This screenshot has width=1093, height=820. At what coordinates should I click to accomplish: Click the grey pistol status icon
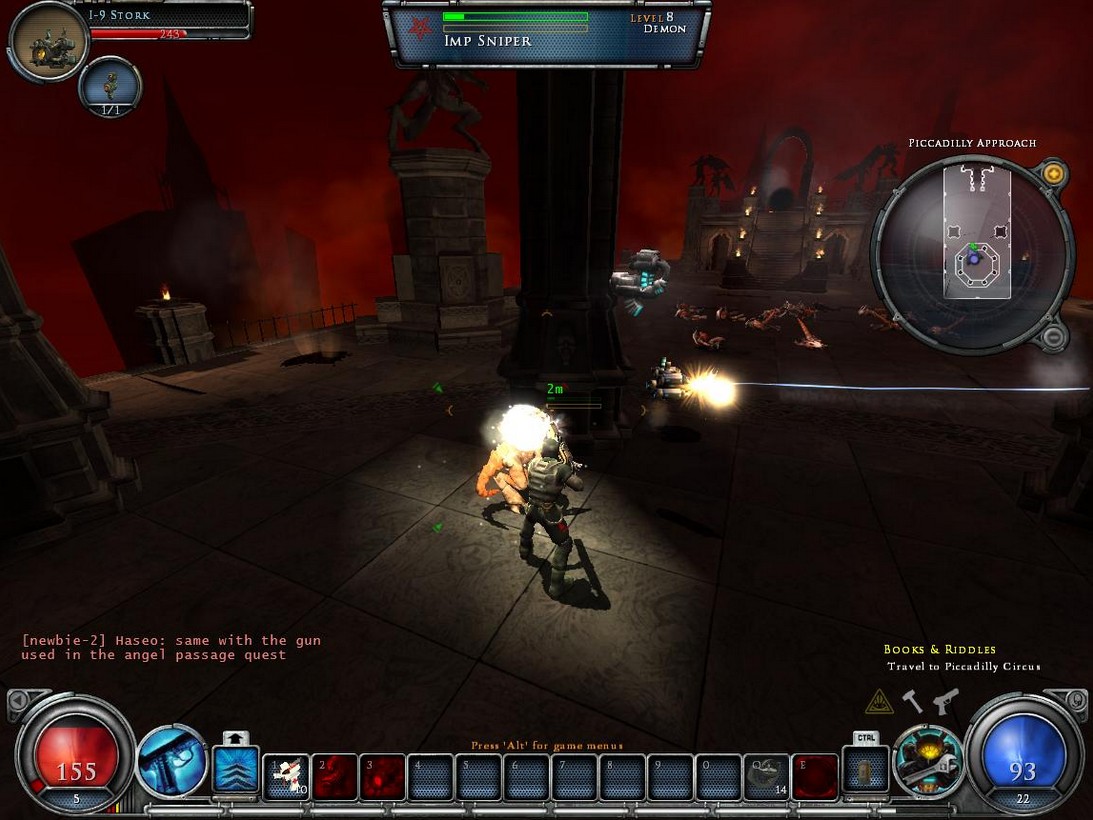945,700
